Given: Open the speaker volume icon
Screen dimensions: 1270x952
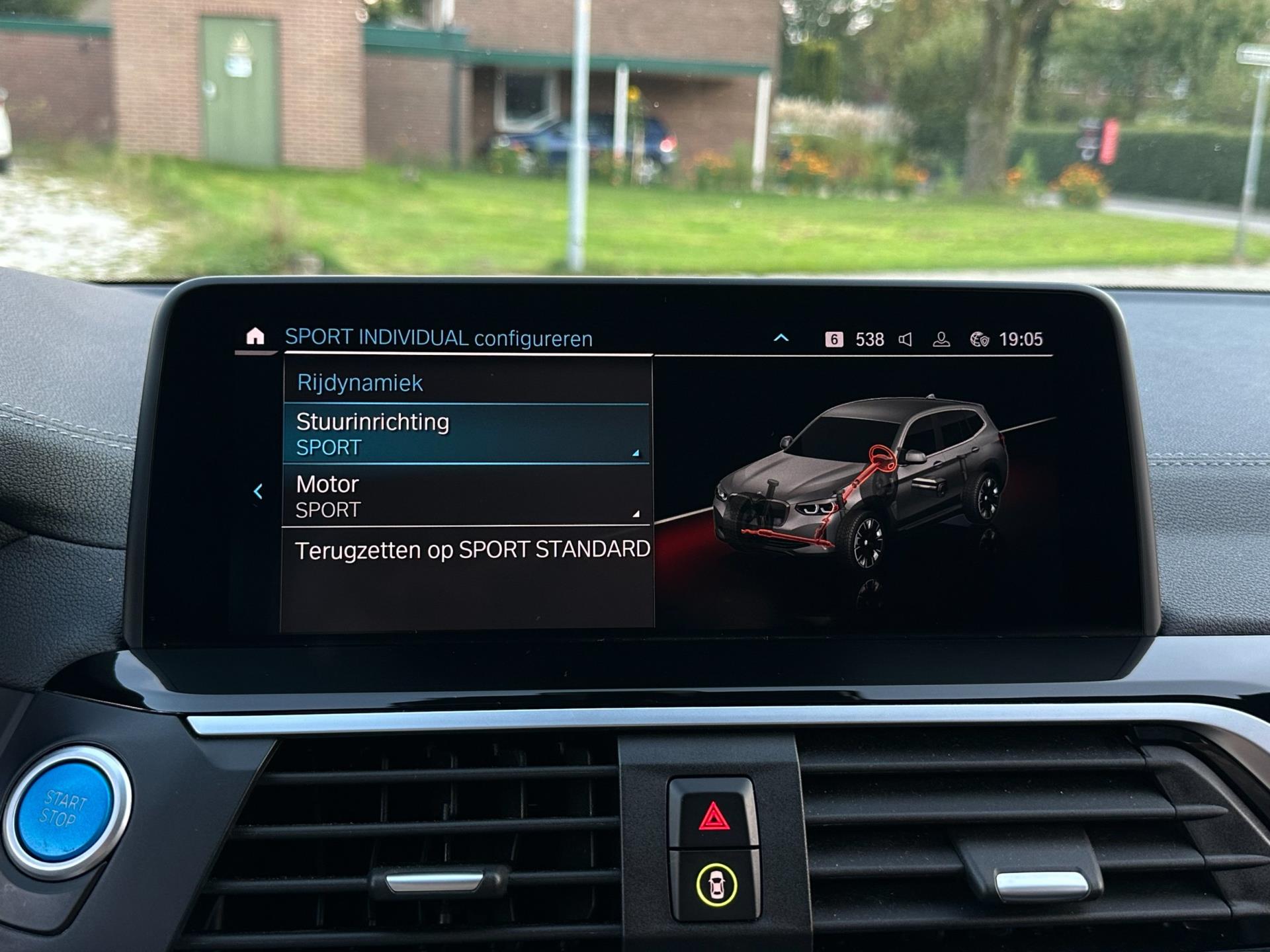Looking at the screenshot, I should (906, 340).
